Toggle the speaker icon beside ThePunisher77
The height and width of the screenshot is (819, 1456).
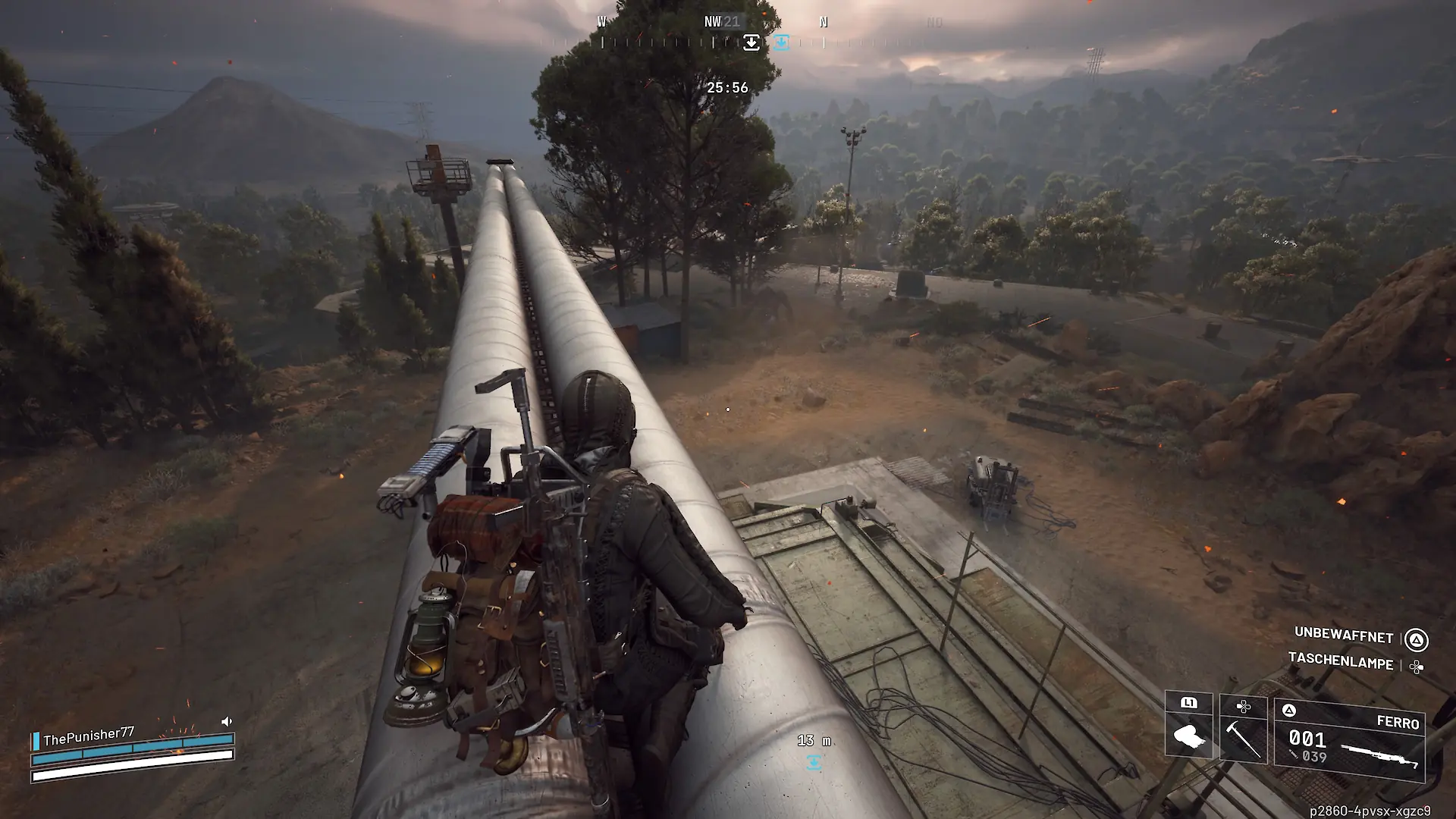click(227, 721)
